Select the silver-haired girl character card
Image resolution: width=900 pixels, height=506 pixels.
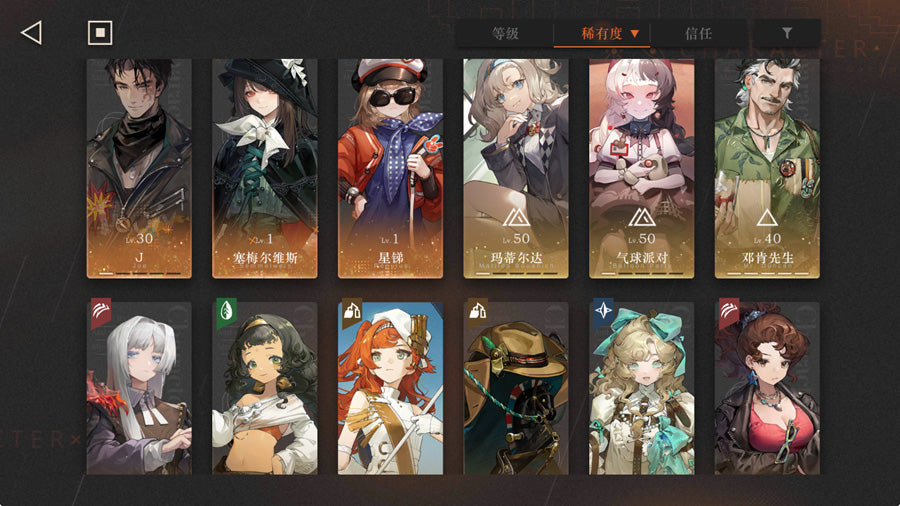tap(139, 388)
